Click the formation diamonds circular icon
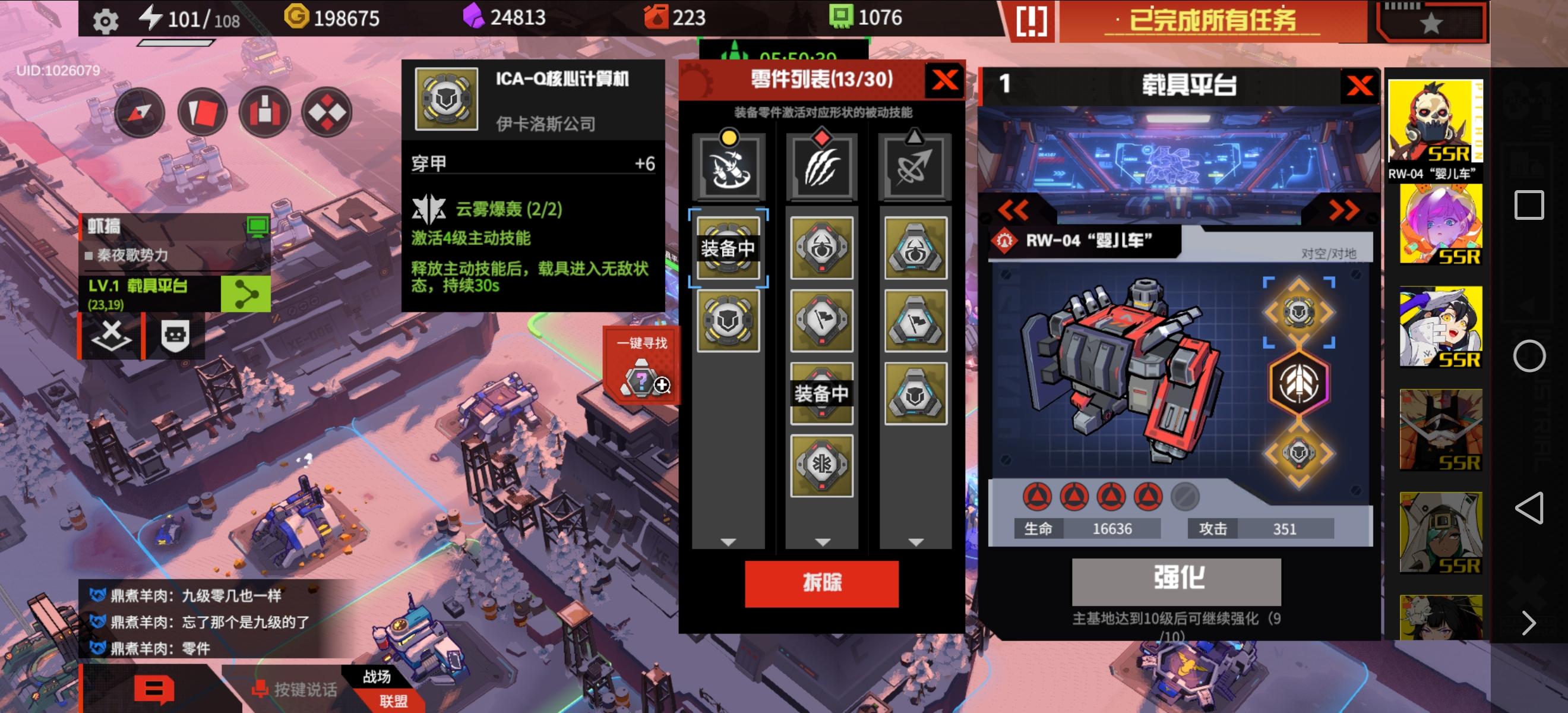This screenshot has height=713, width=1568. (x=328, y=113)
